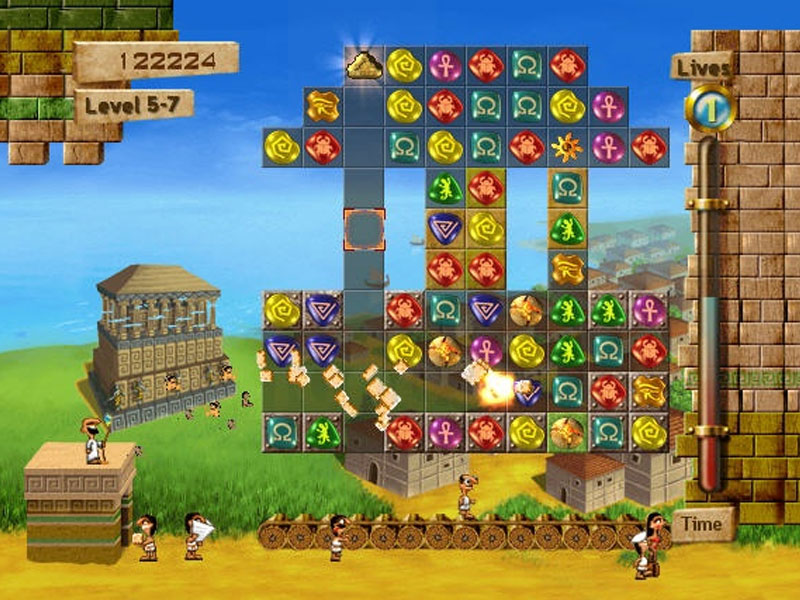Select the orange sun bonus tile

(x=567, y=147)
